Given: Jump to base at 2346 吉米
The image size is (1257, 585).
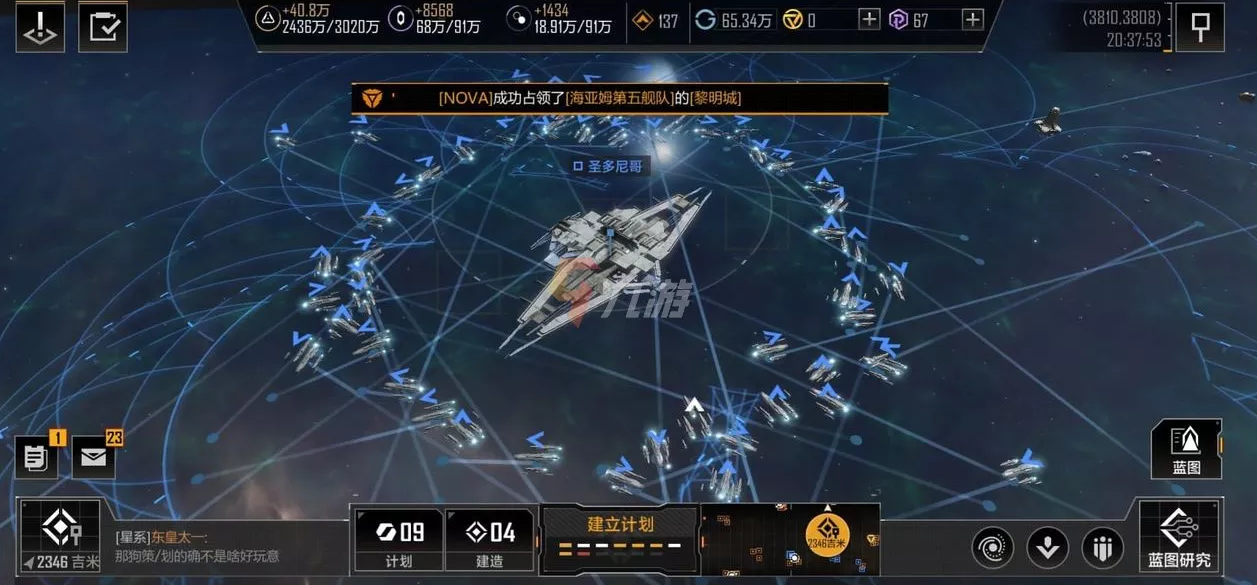Looking at the screenshot, I should [x=61, y=536].
